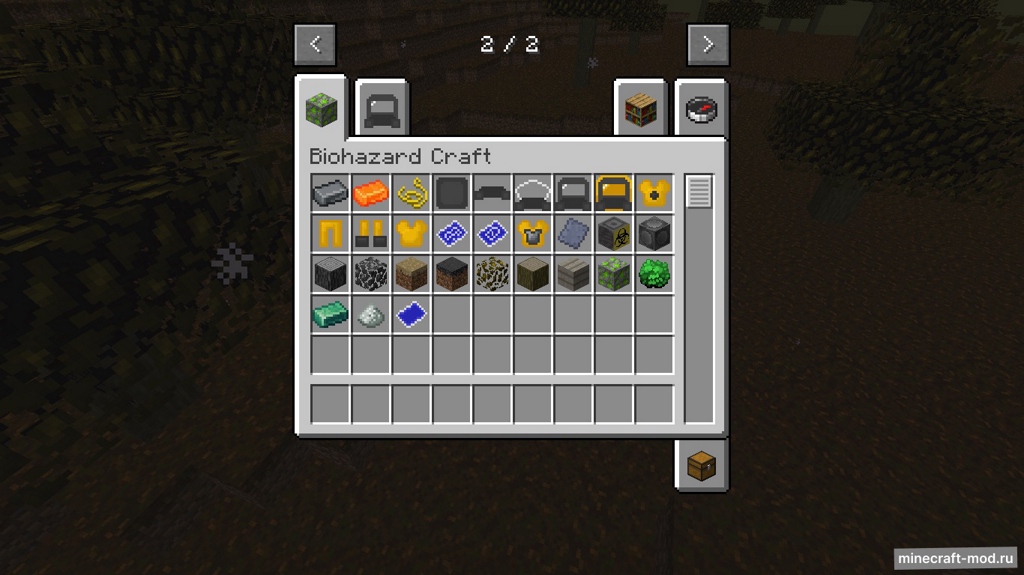Screen dimensions: 1024x575
Task: Go to the next creative tab page
Action: click(x=708, y=44)
